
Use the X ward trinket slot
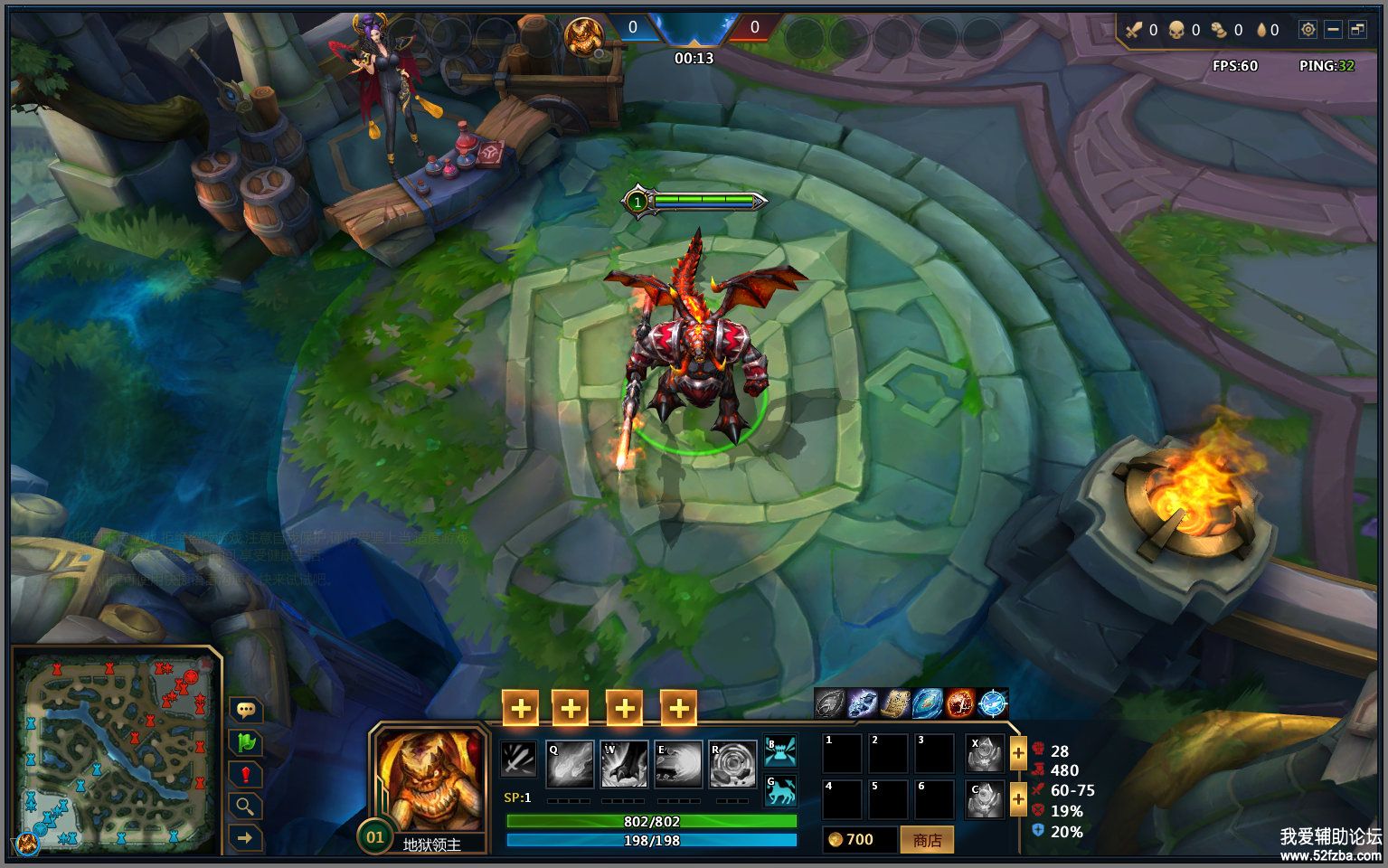(x=985, y=753)
